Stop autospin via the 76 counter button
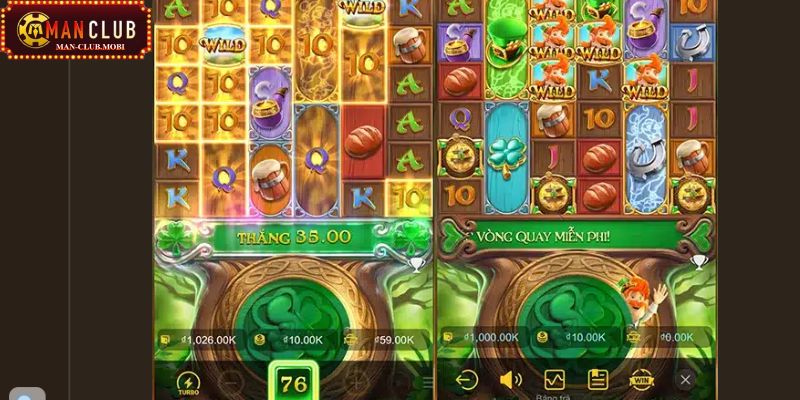 294,383
